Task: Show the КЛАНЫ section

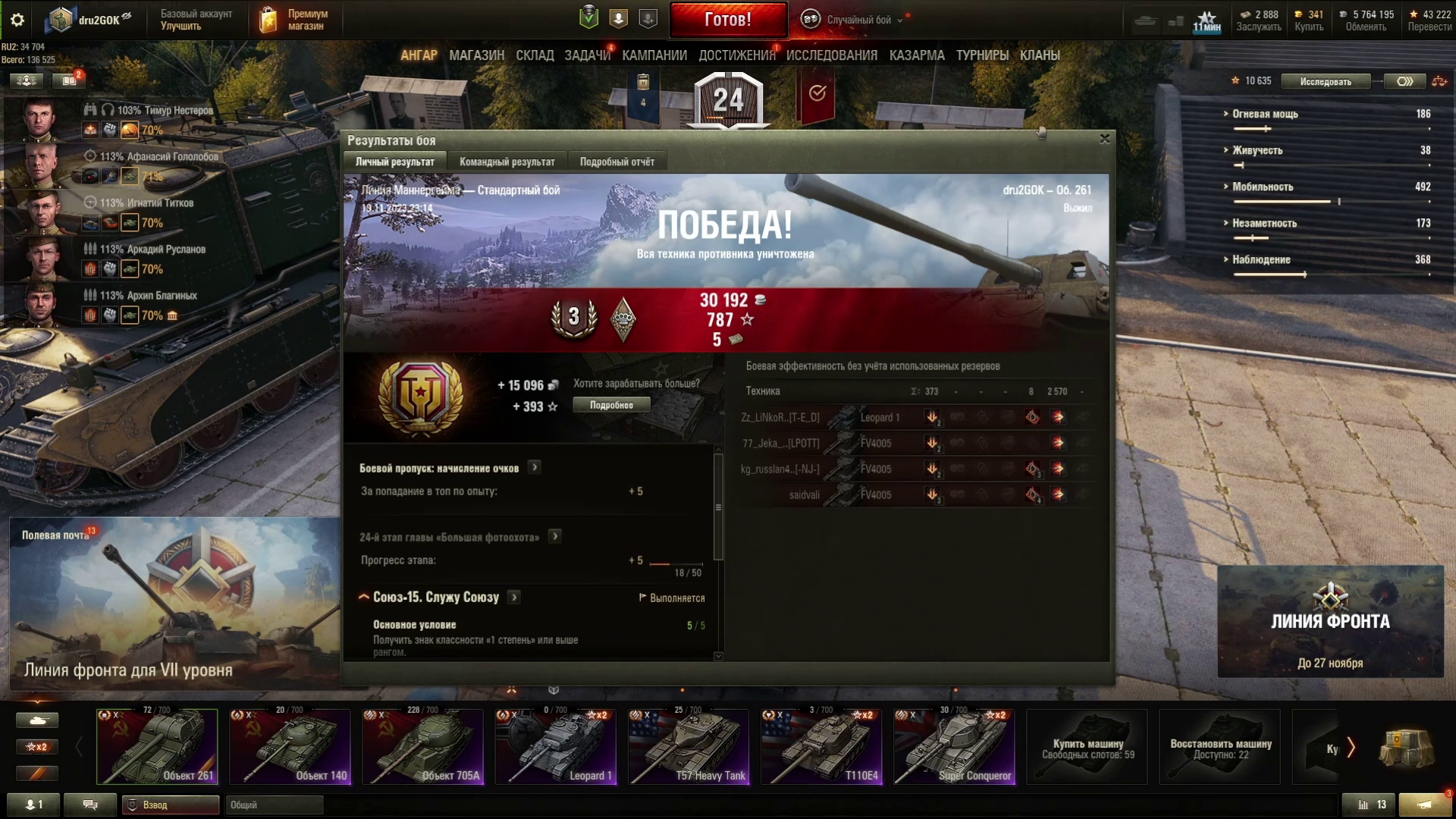Action: click(x=1040, y=55)
